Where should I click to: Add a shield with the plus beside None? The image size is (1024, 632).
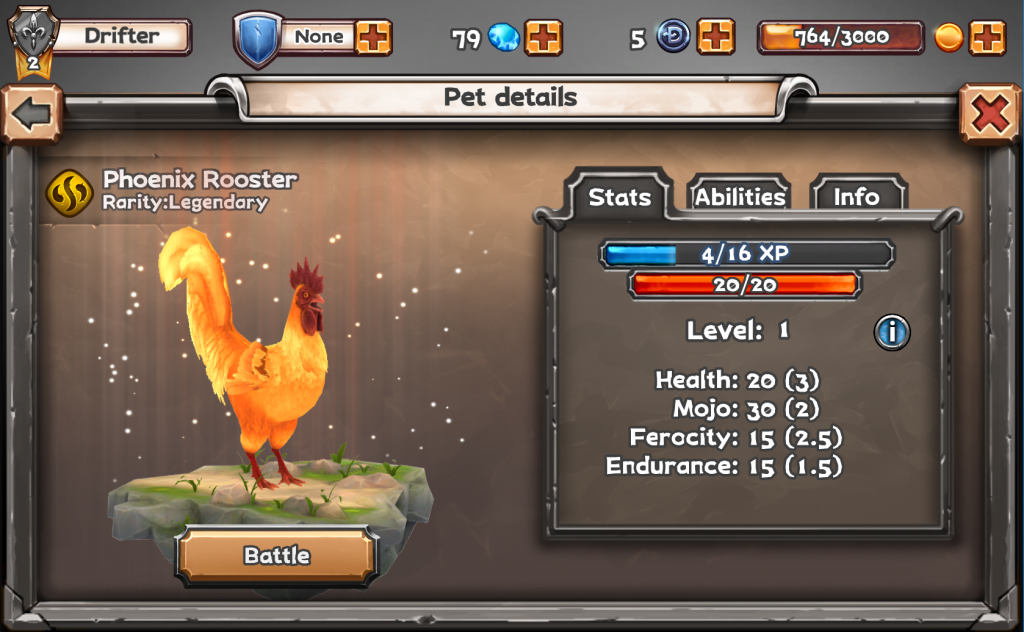tap(374, 38)
